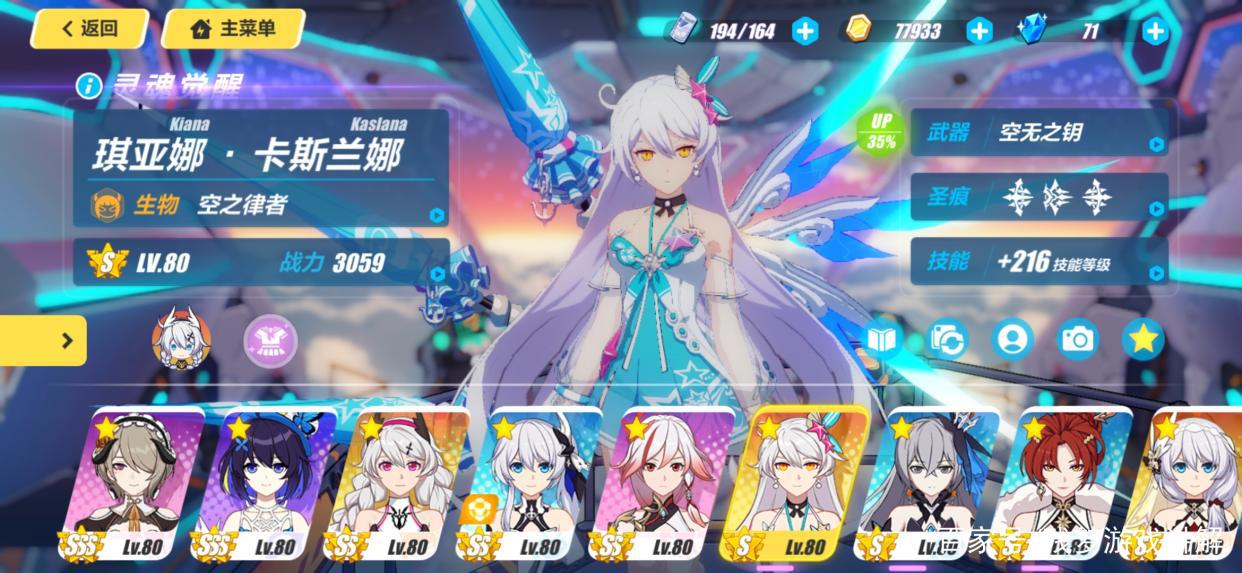Viewport: 1242px width, 573px height.
Task: Show the soul awakening info icon
Action: 89,85
